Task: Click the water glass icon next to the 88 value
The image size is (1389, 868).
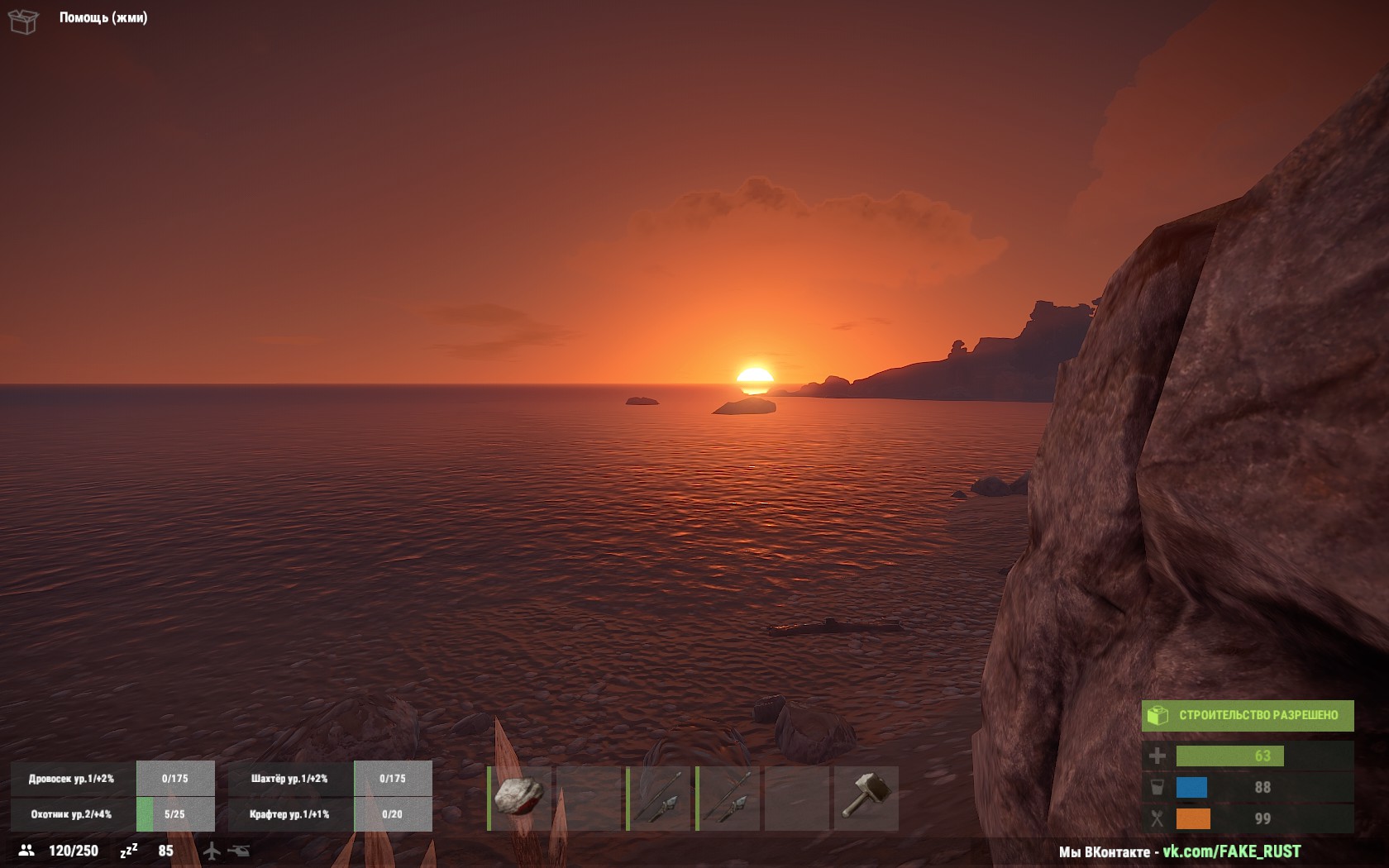Action: point(1159,788)
